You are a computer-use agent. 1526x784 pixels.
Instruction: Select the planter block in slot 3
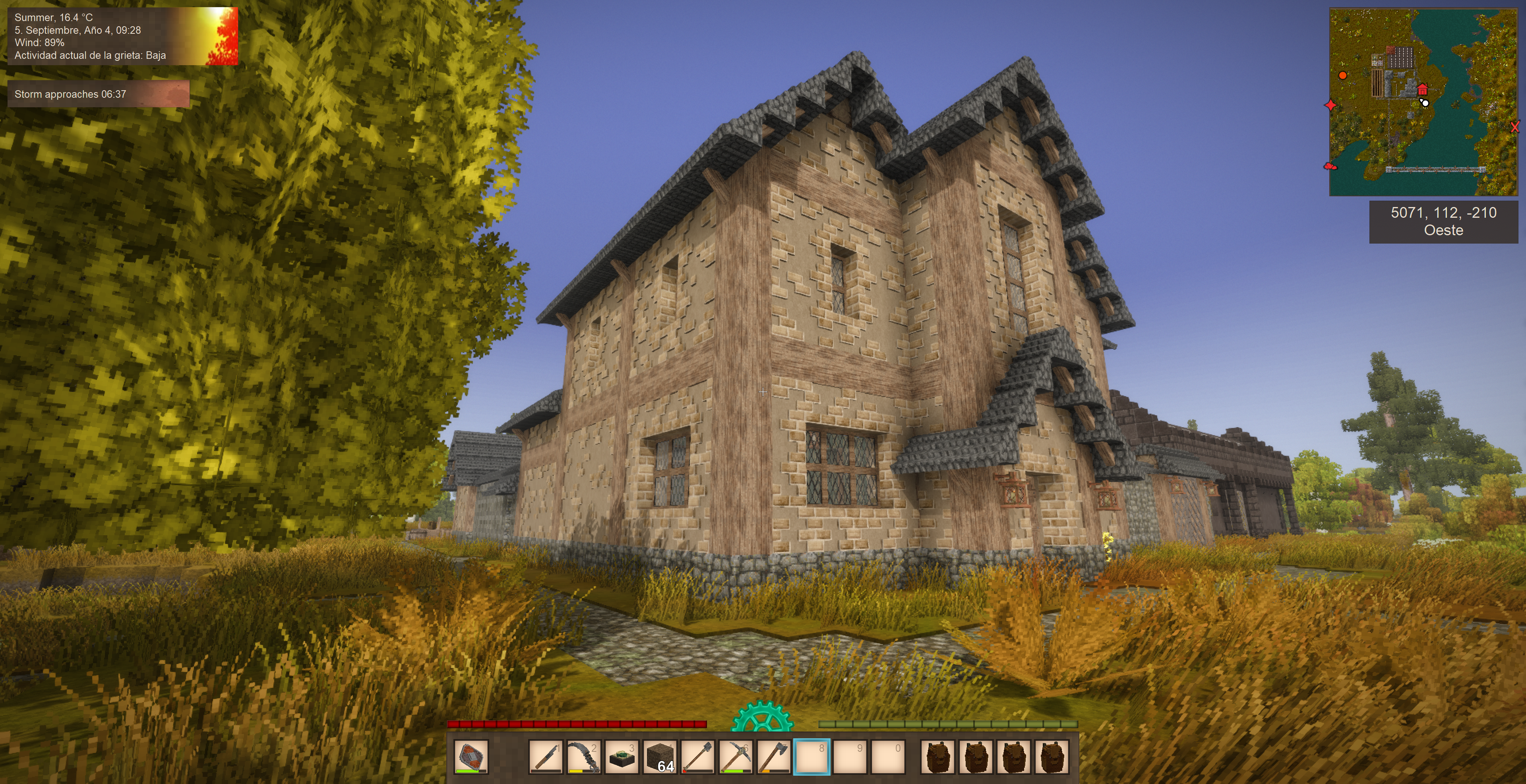[x=622, y=756]
